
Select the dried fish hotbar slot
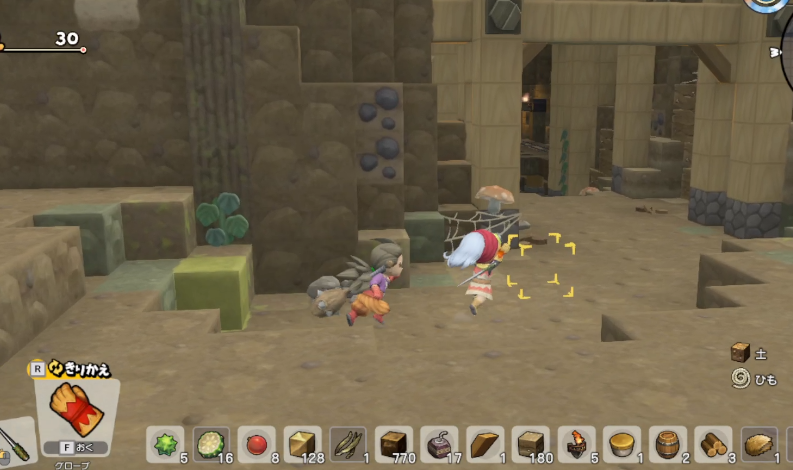[x=349, y=445]
